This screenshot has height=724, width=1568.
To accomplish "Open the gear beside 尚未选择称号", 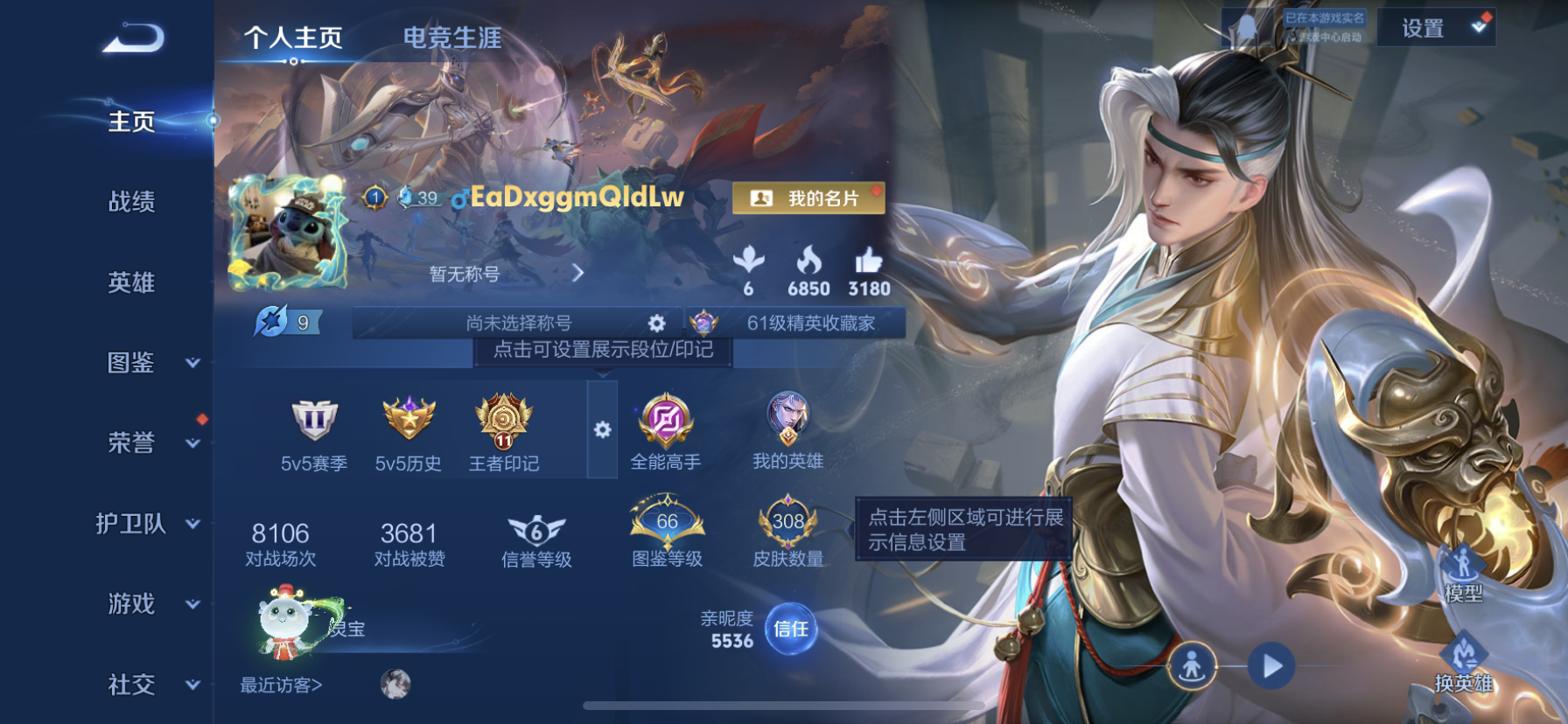I will 657,322.
